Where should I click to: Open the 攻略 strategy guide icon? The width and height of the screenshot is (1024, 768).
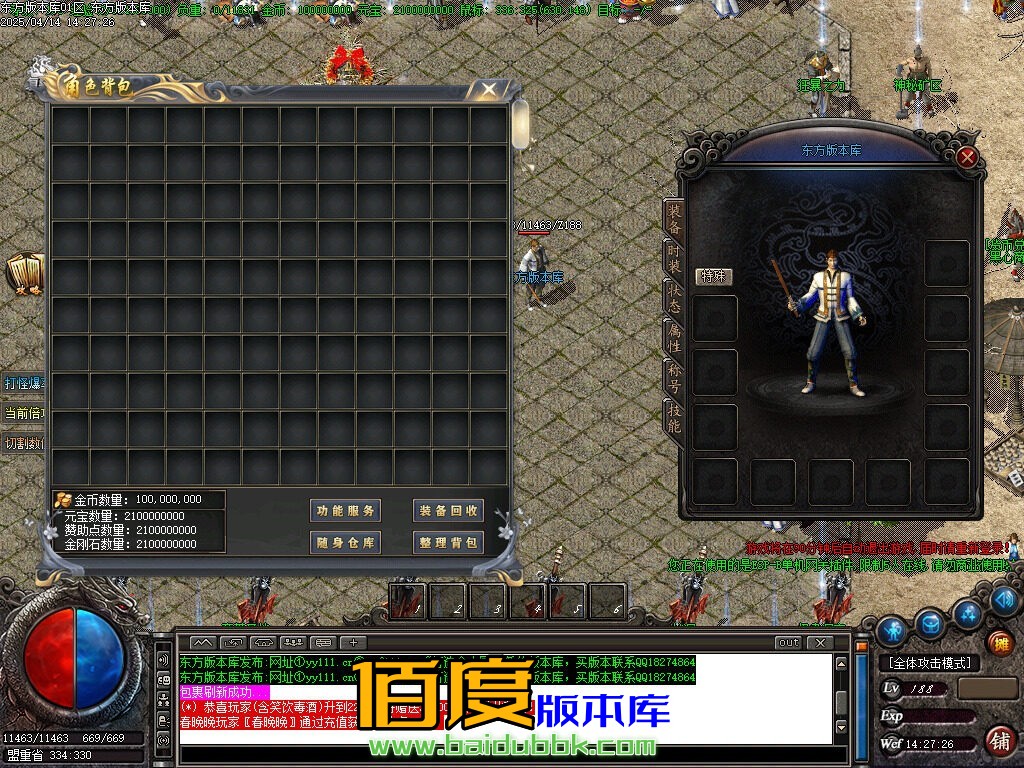tap(24, 274)
